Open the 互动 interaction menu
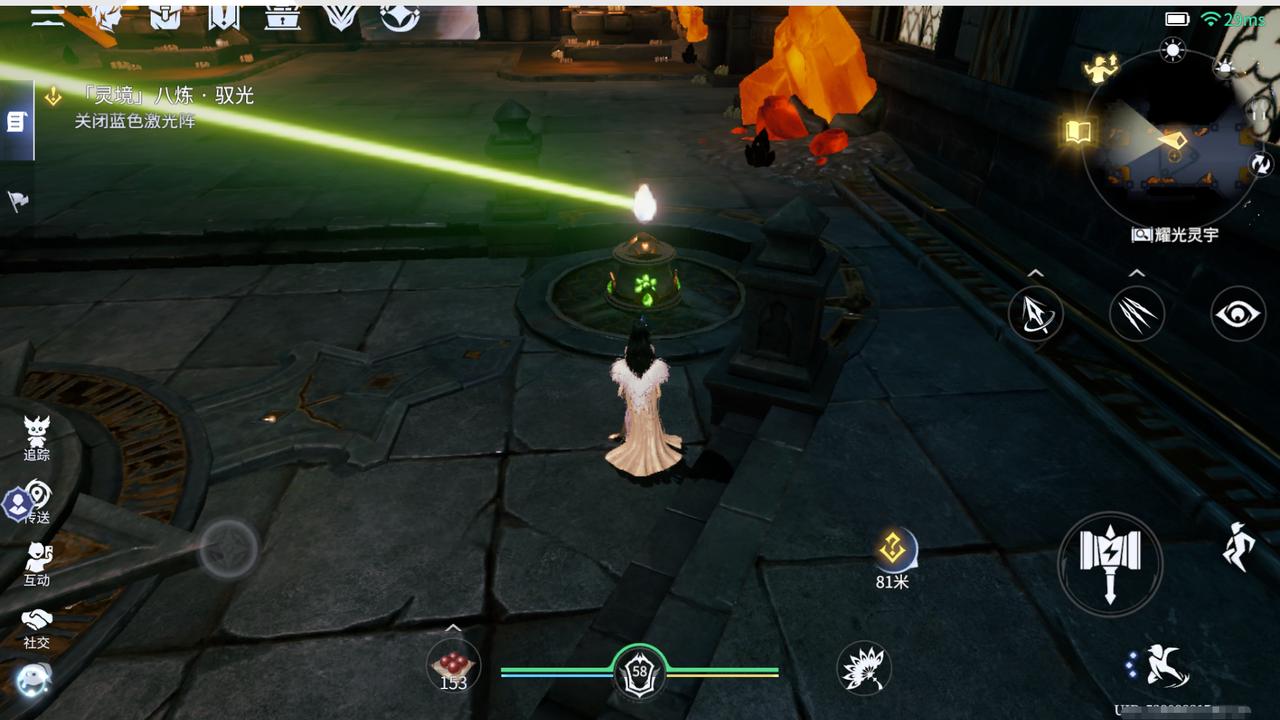 click(x=37, y=564)
